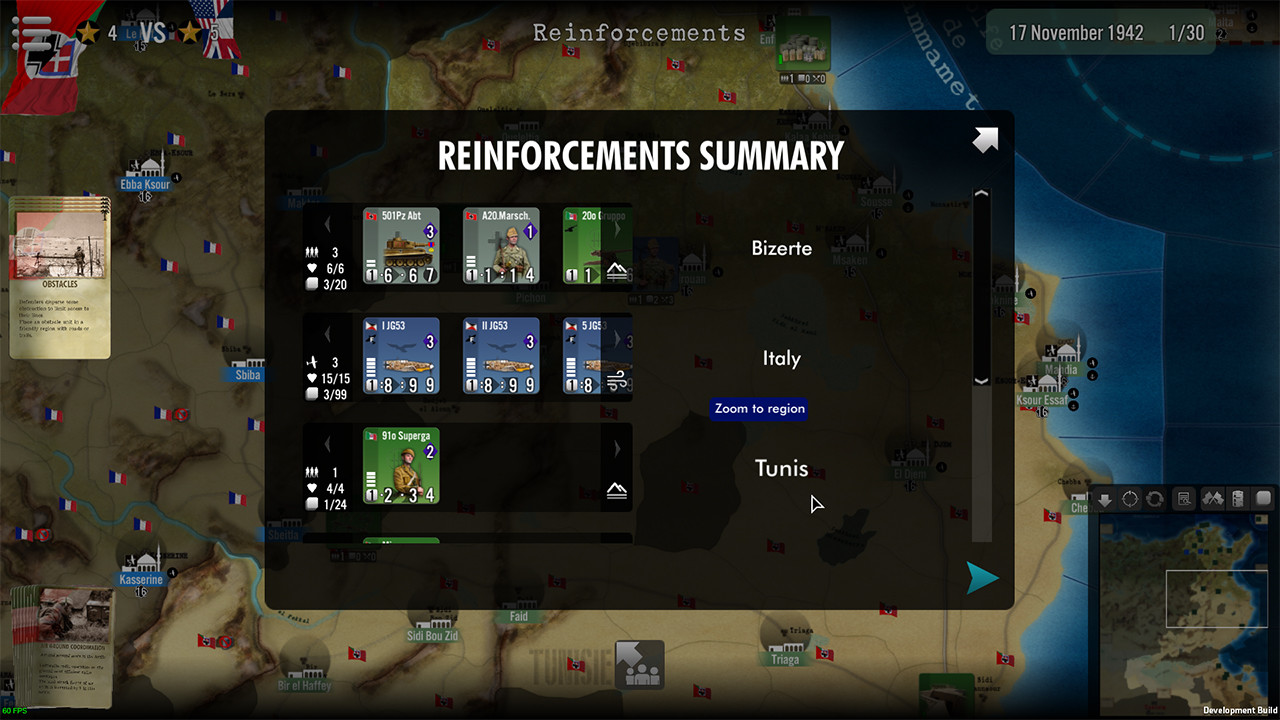The image size is (1280, 720).
Task: Click the circular compass targeting icon
Action: 1130,497
